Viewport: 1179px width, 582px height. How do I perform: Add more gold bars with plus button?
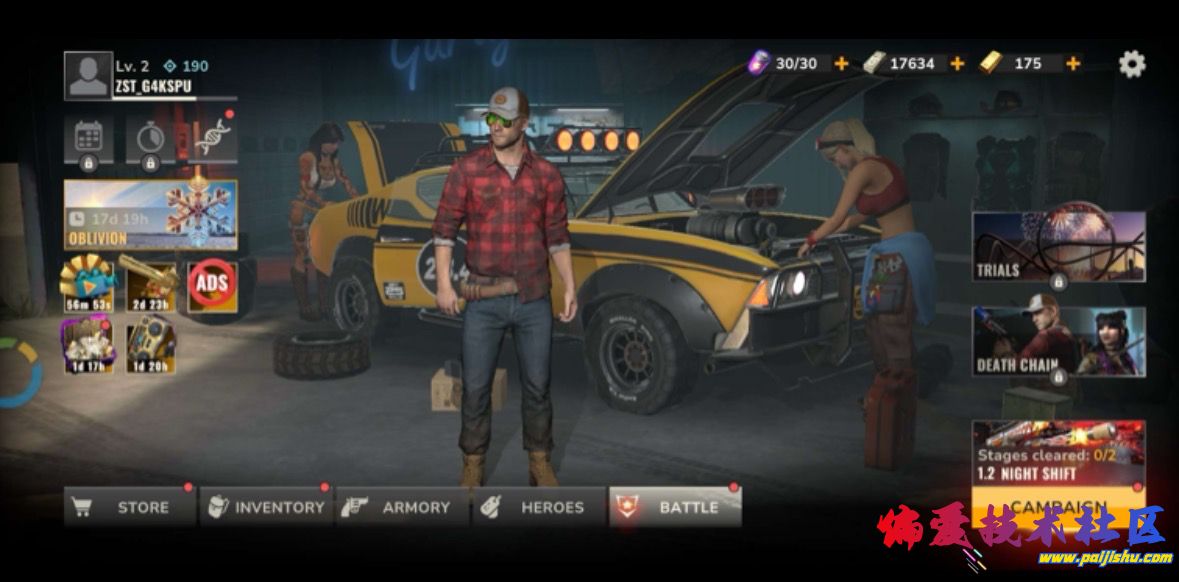click(x=1073, y=64)
